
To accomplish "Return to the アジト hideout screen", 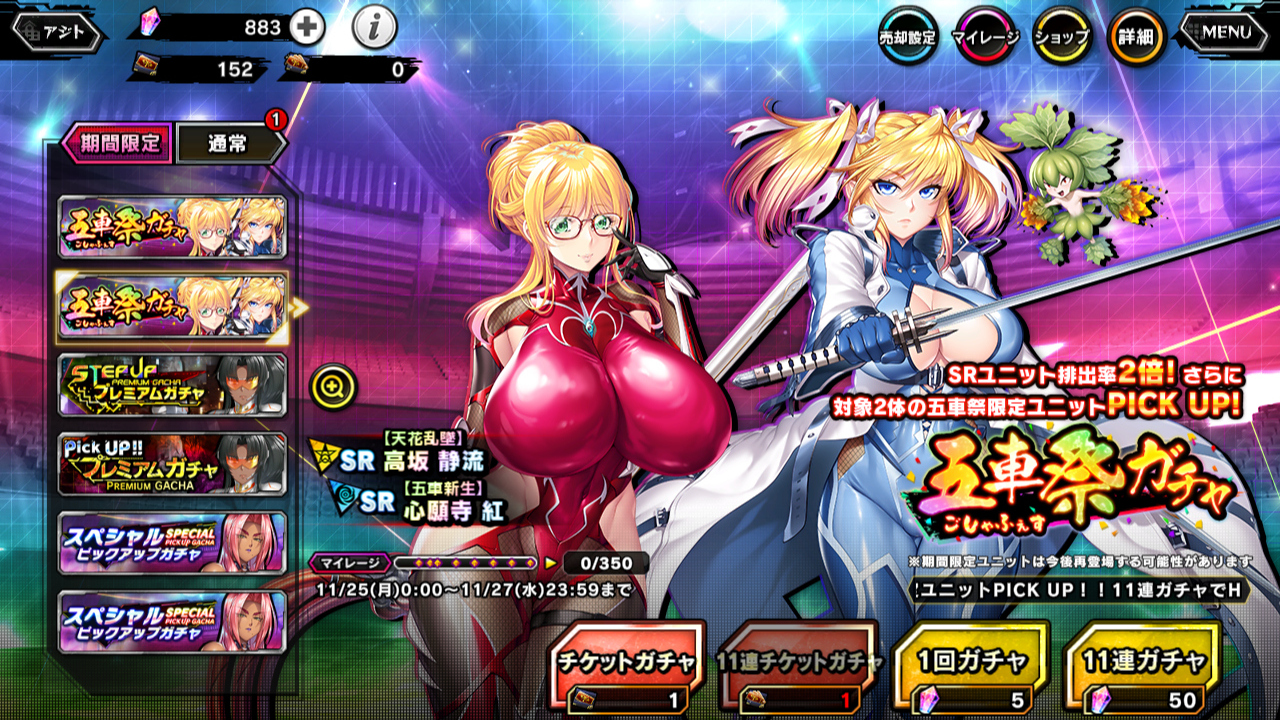I will [x=58, y=31].
